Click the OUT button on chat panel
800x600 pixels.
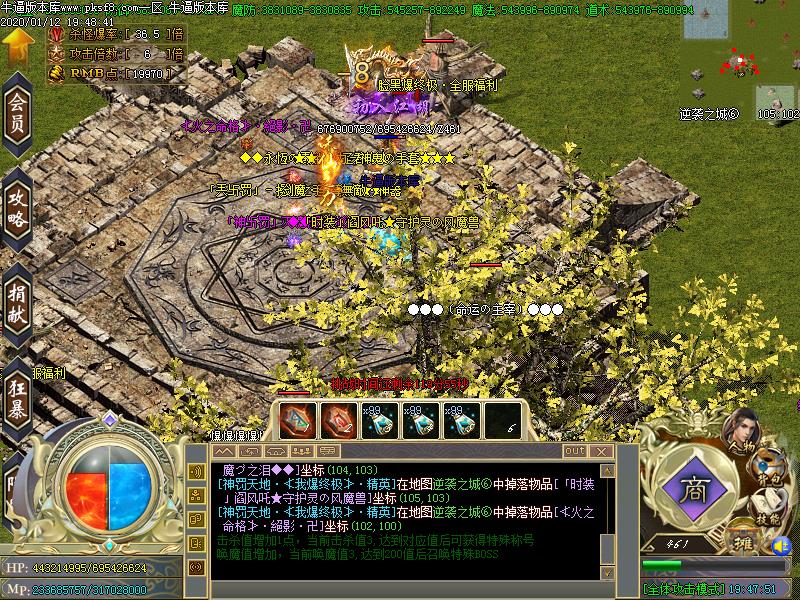(574, 452)
